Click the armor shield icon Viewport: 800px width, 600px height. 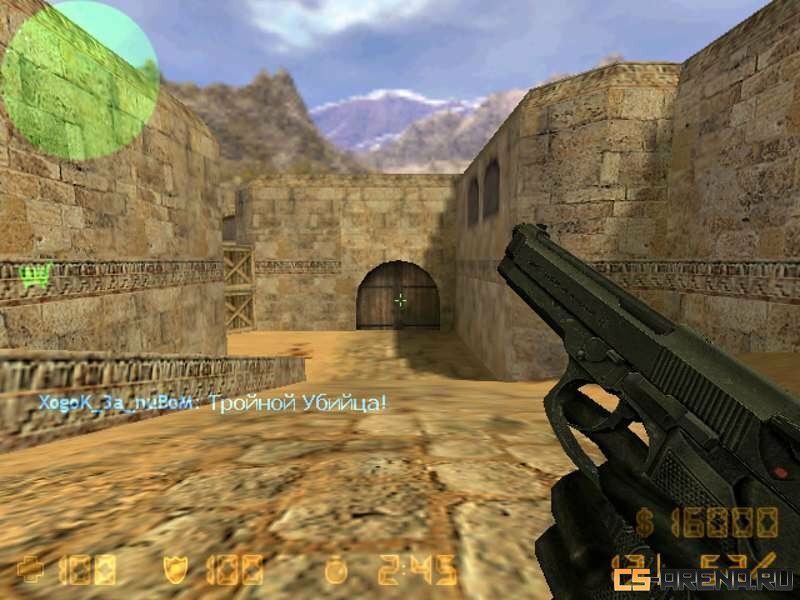click(175, 570)
